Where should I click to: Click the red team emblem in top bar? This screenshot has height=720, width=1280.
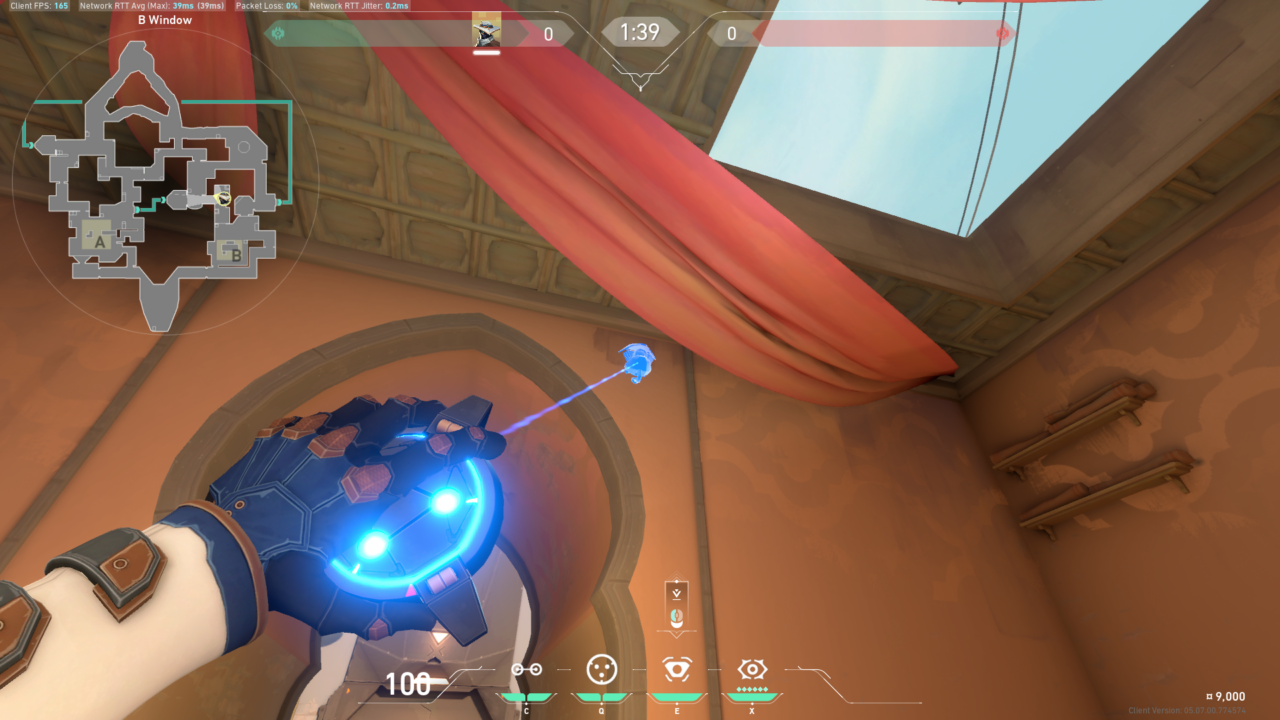1003,34
